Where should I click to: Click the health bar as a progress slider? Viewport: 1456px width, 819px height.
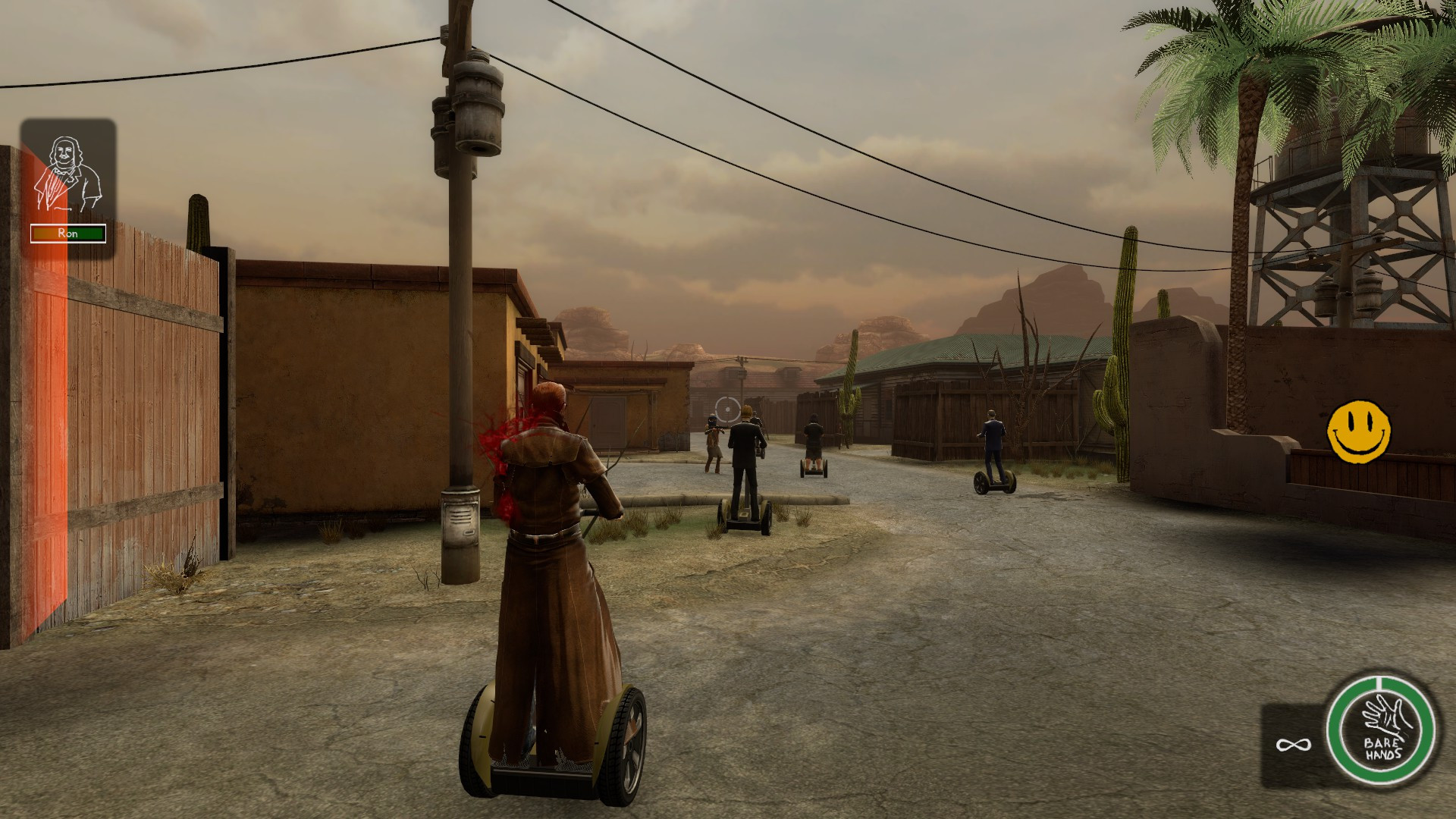(x=67, y=234)
